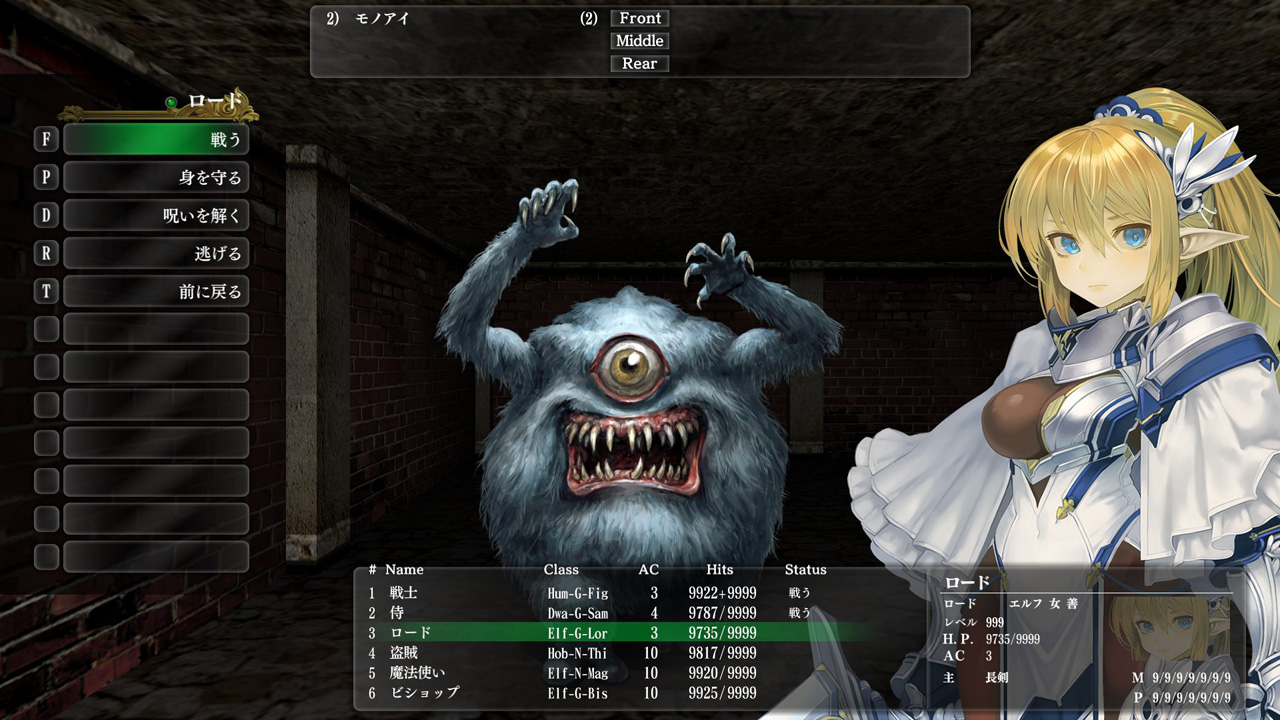Click the P shortcut key icon

[46, 177]
